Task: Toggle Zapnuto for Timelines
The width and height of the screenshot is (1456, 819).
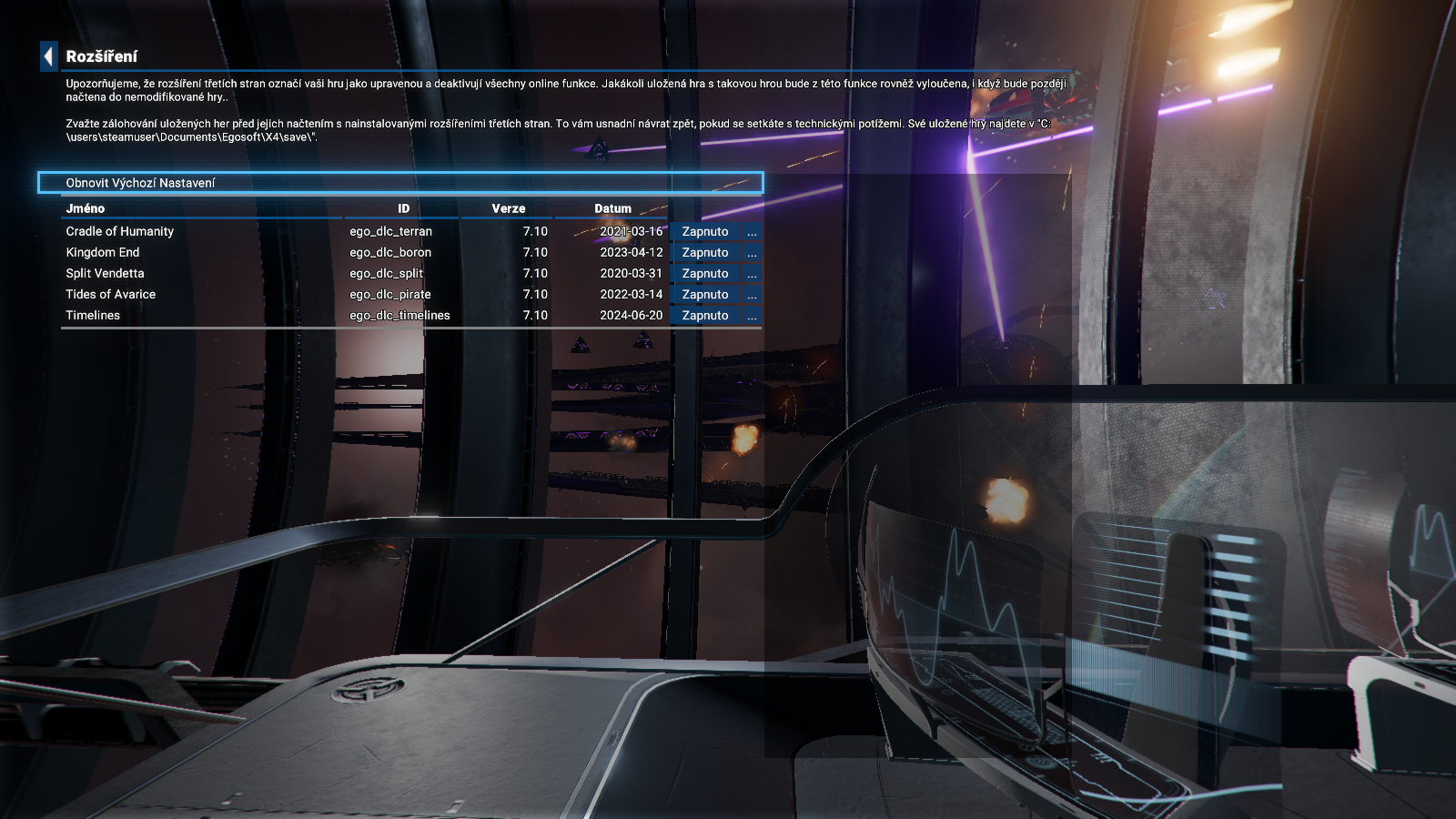Action: pyautogui.click(x=705, y=316)
